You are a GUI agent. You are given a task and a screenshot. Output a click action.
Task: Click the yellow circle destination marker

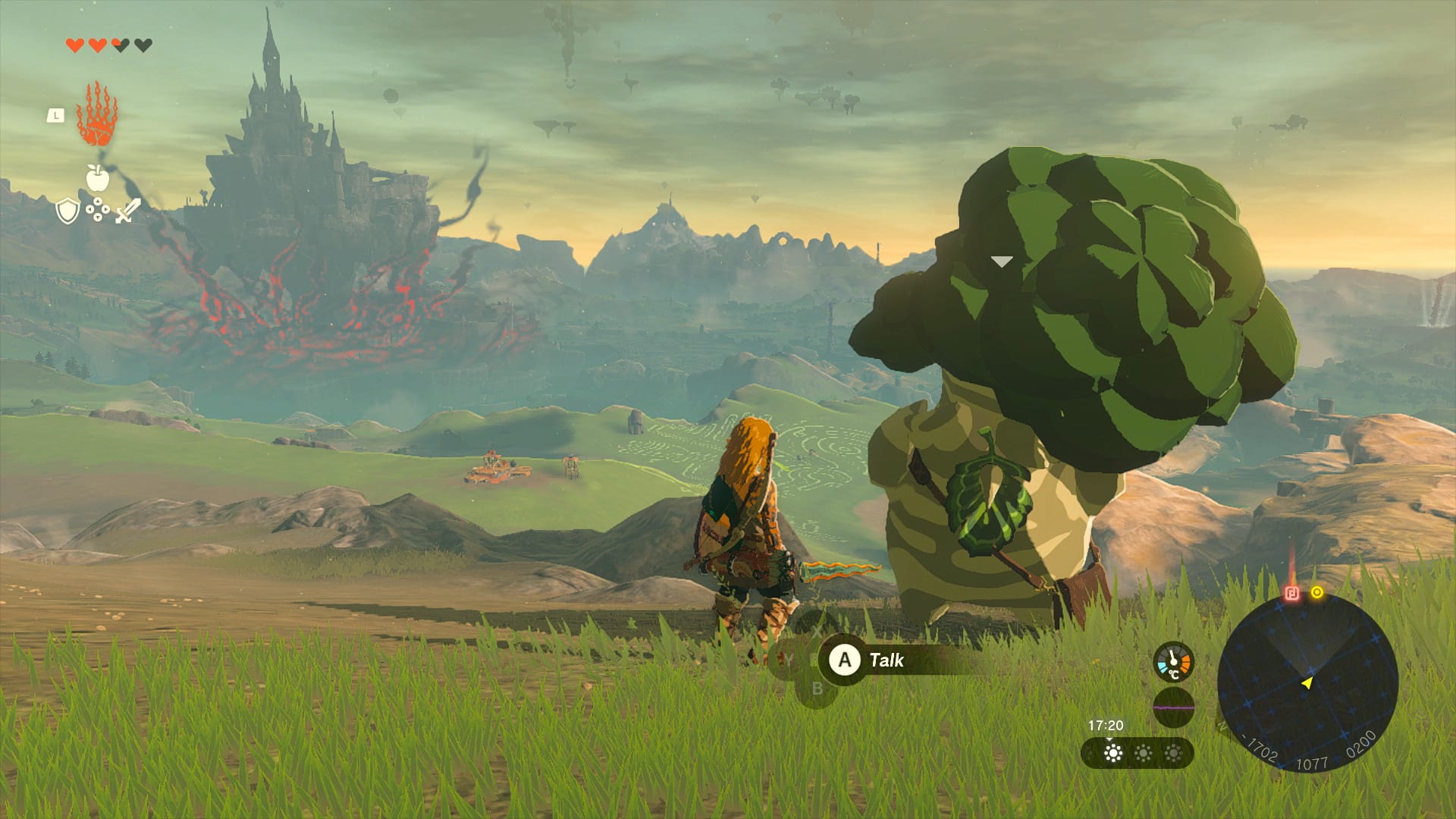pos(1316,592)
